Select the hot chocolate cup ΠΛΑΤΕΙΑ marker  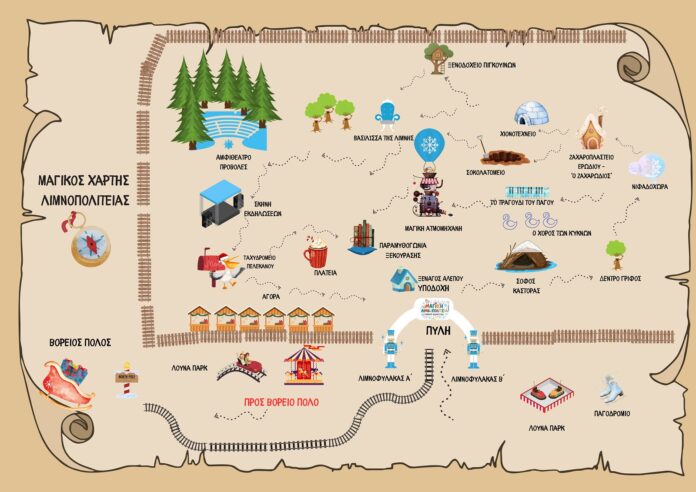317,255
